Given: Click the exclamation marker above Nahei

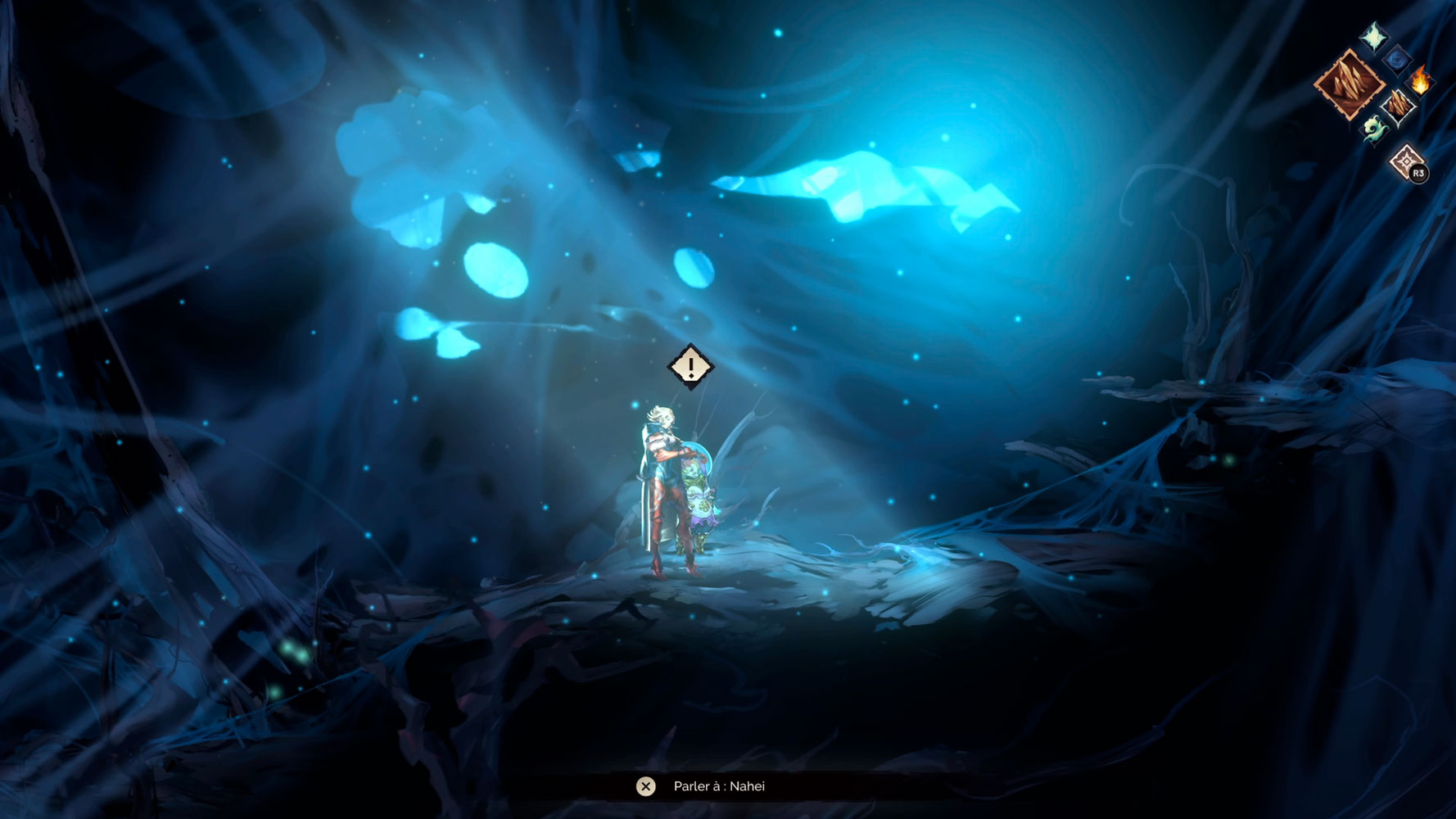Looking at the screenshot, I should click(x=691, y=365).
